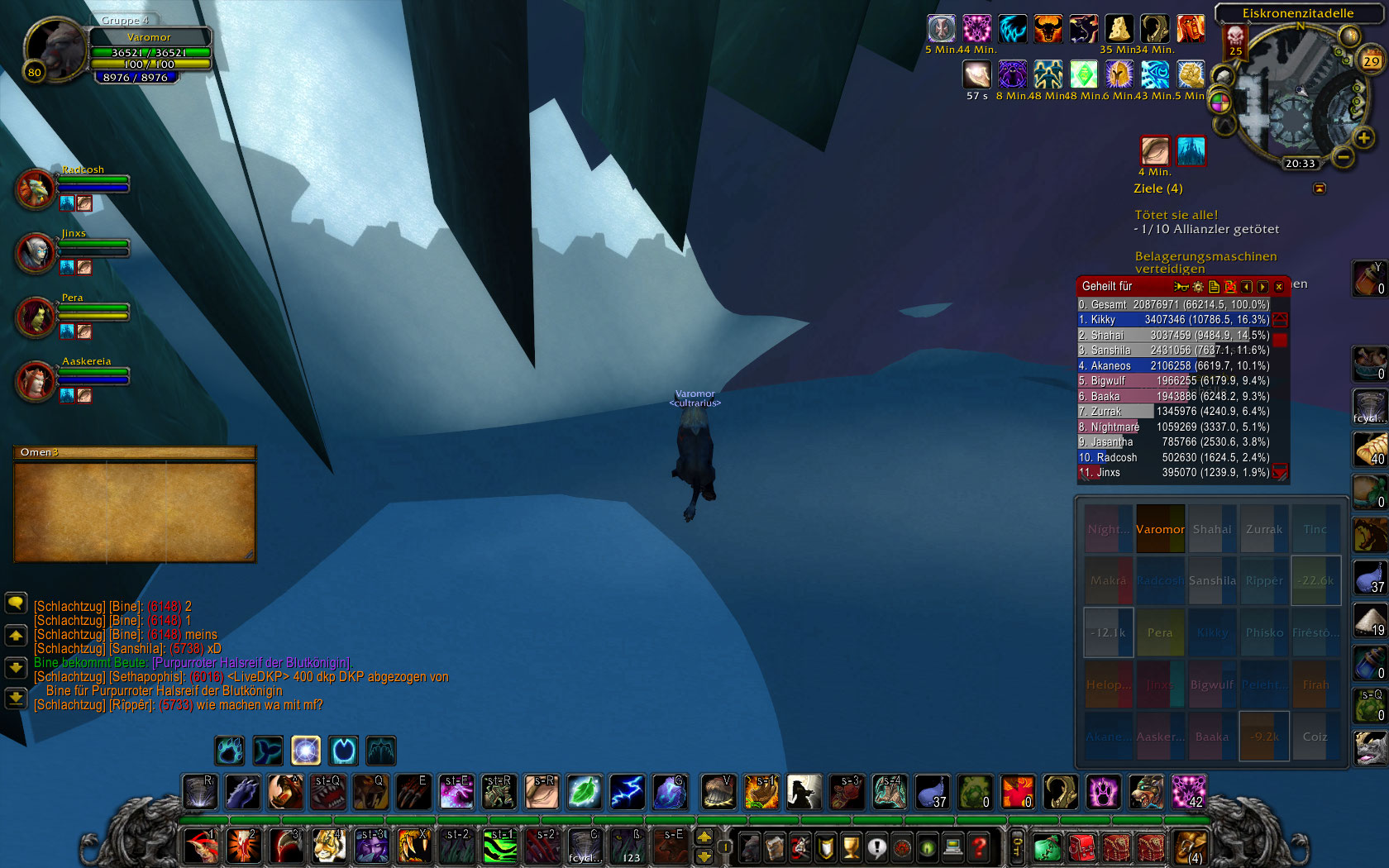Open the calendar showing day 29
The width and height of the screenshot is (1389, 868).
click(x=1371, y=60)
